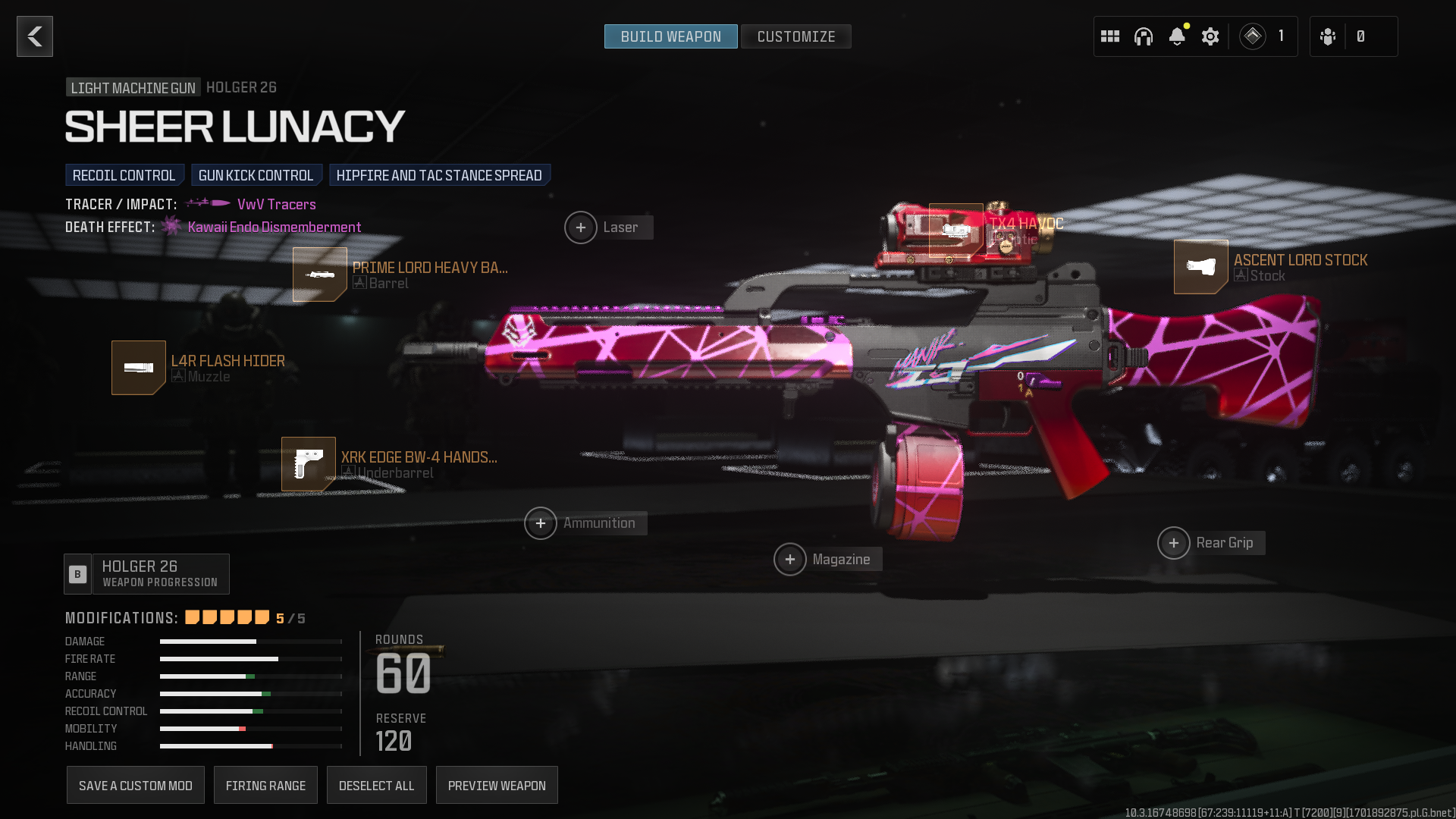Open Holger 26 weapon progression
Screen dimensions: 1456x819
pyautogui.click(x=147, y=574)
